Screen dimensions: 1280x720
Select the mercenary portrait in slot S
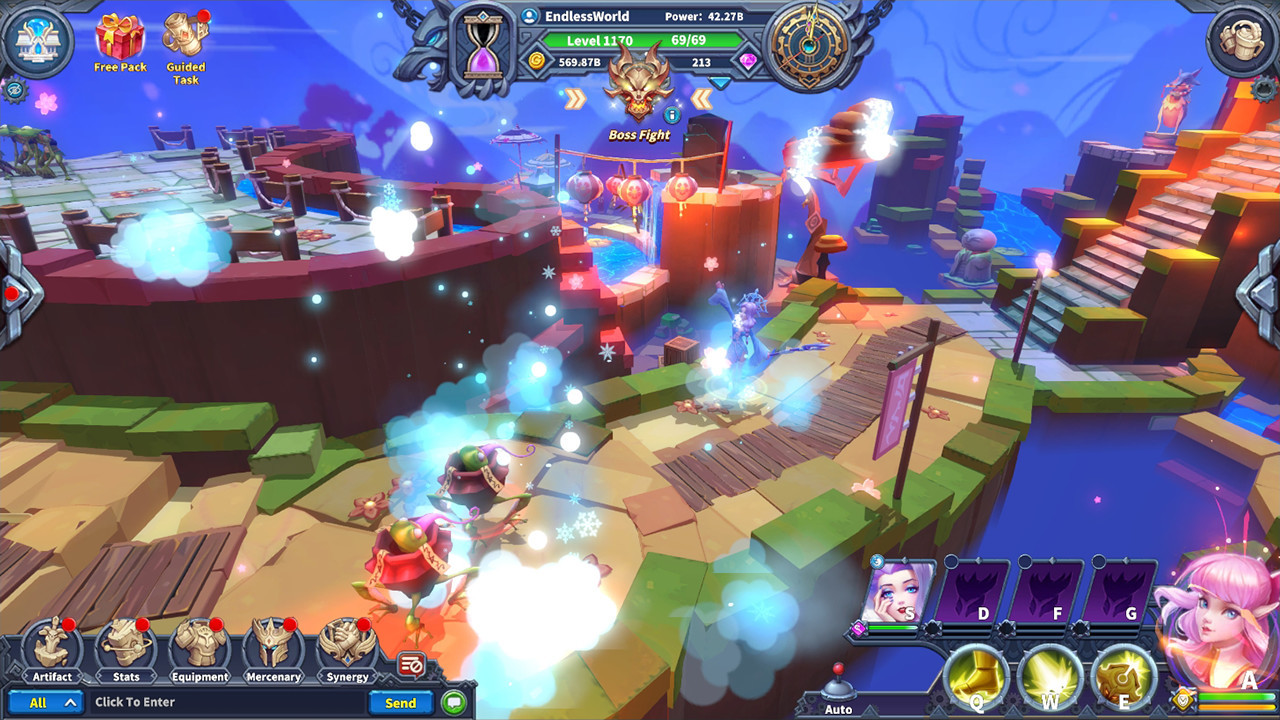(900, 592)
